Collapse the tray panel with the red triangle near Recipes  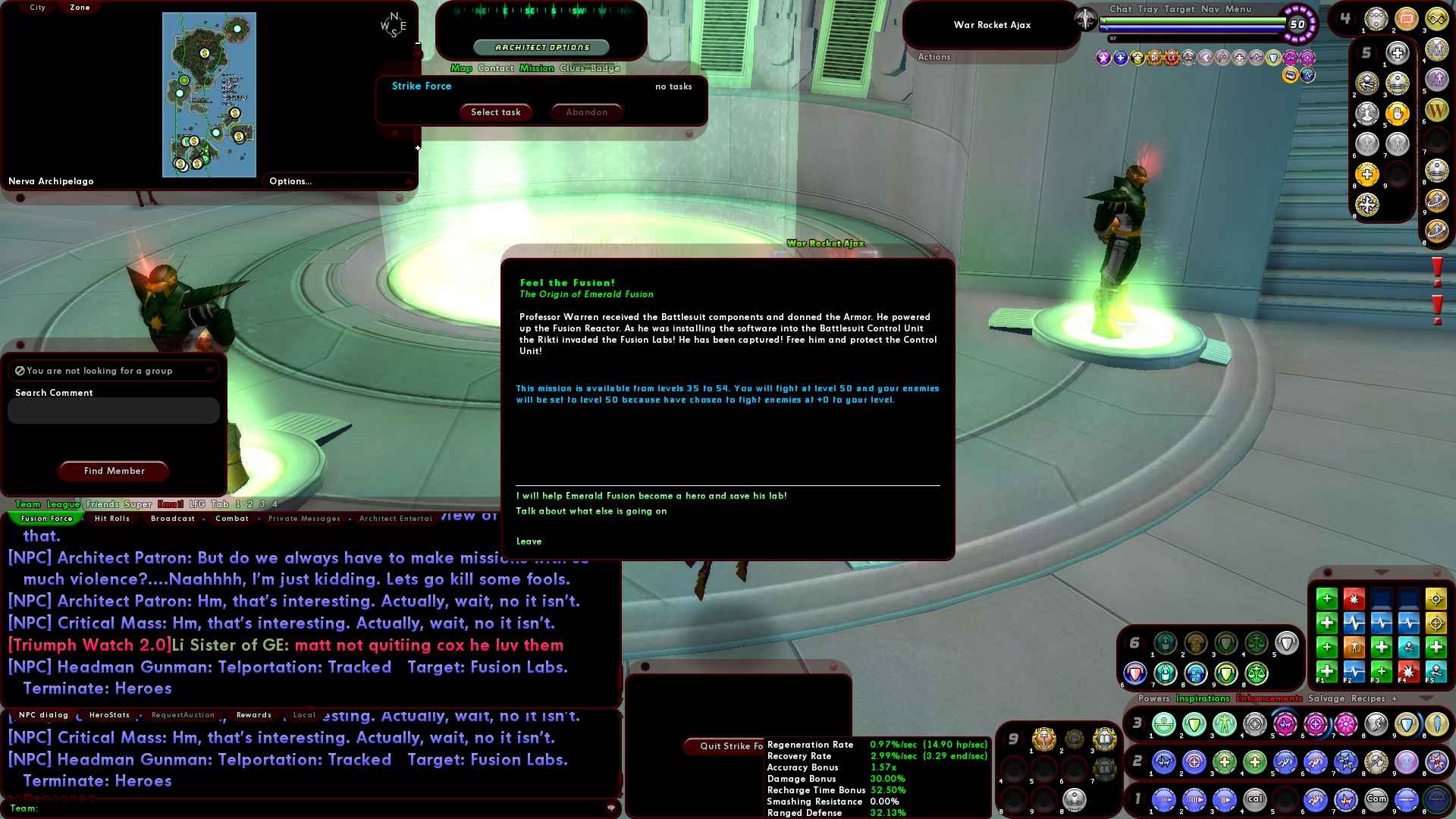pyautogui.click(x=1425, y=698)
